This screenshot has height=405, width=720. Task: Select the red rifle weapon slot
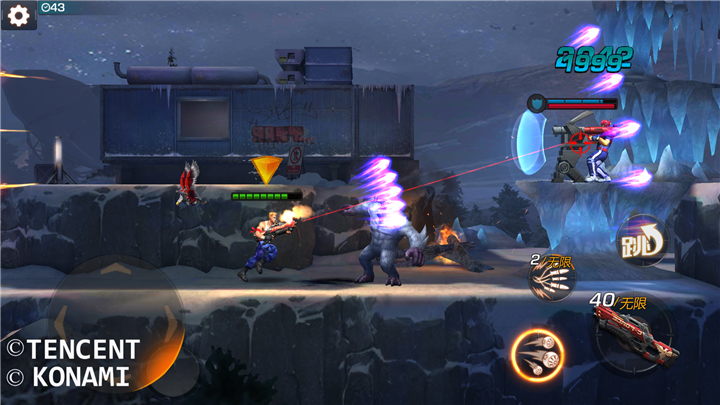point(628,329)
